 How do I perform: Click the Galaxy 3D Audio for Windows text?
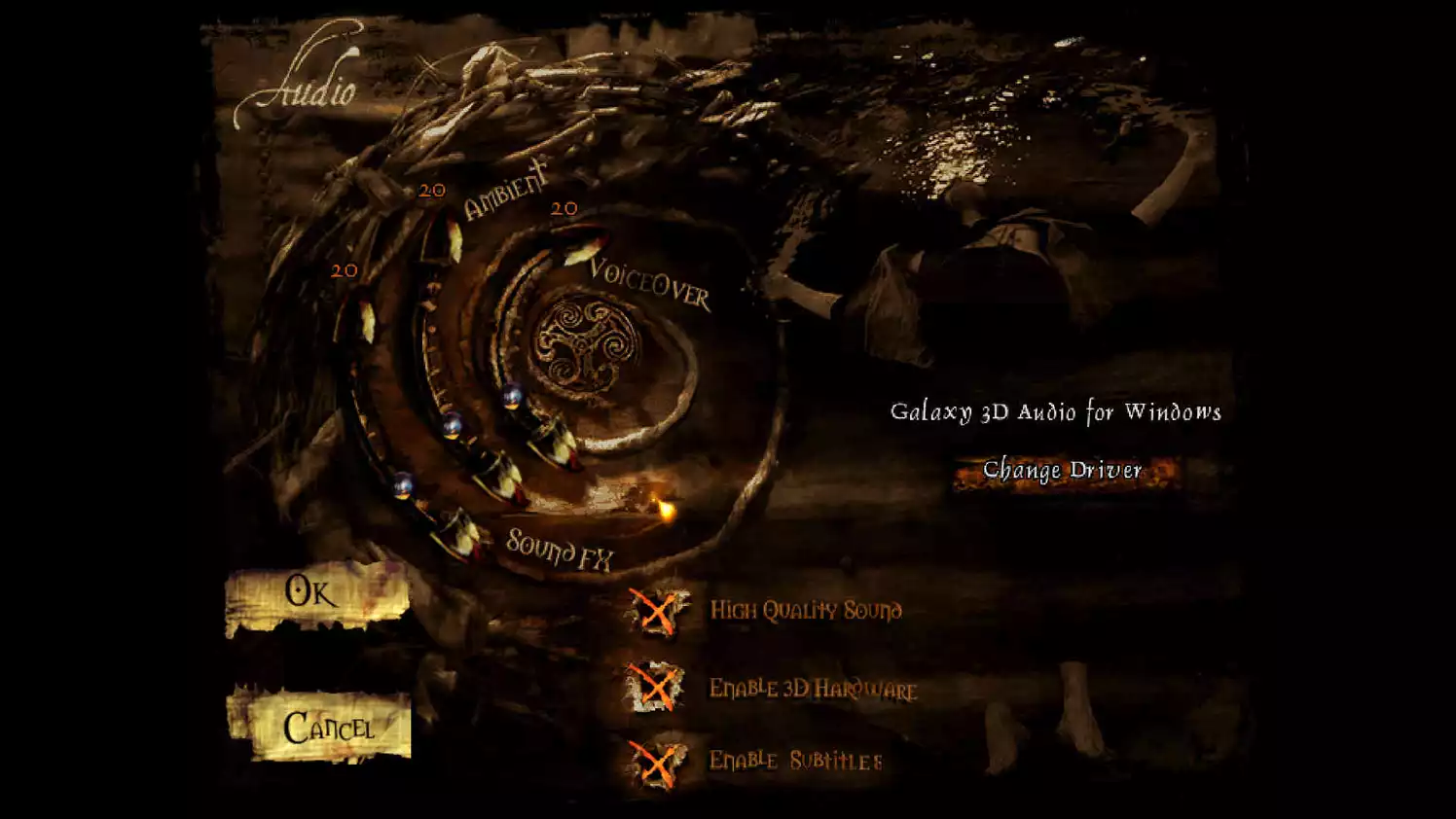(1057, 411)
